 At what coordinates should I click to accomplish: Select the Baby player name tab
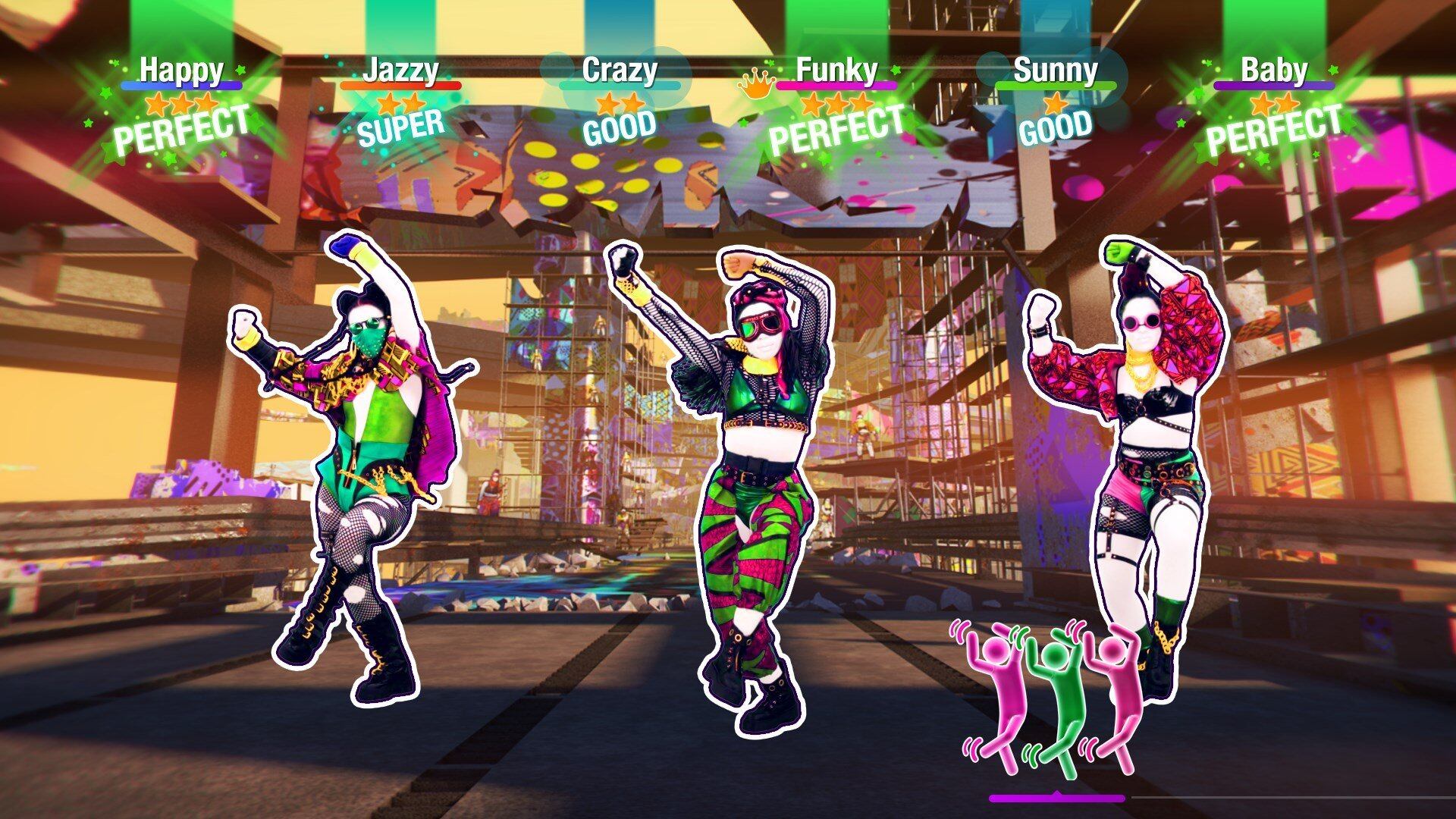(1272, 73)
